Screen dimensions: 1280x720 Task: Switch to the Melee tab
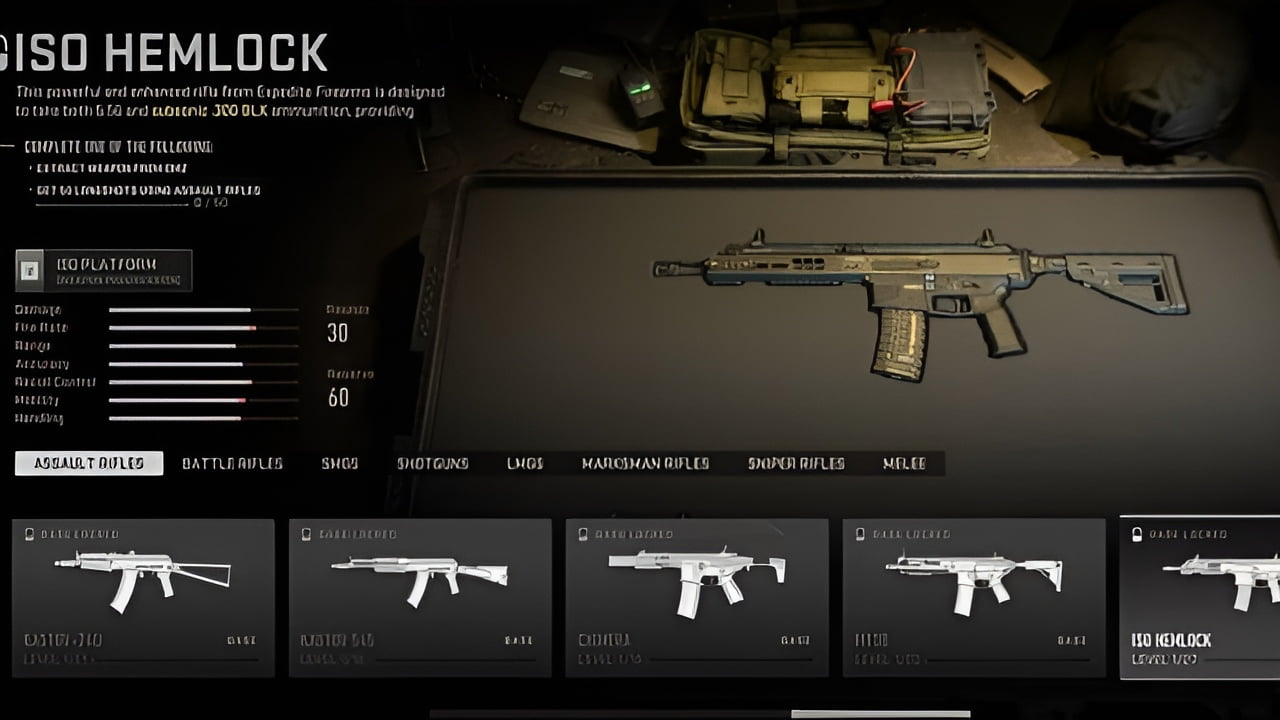click(903, 463)
